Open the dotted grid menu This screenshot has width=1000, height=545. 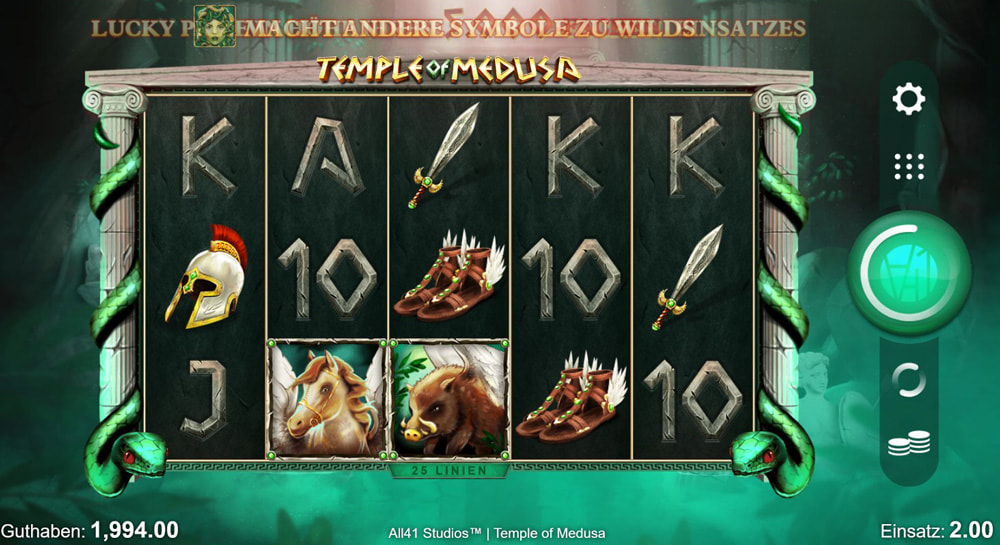[908, 166]
